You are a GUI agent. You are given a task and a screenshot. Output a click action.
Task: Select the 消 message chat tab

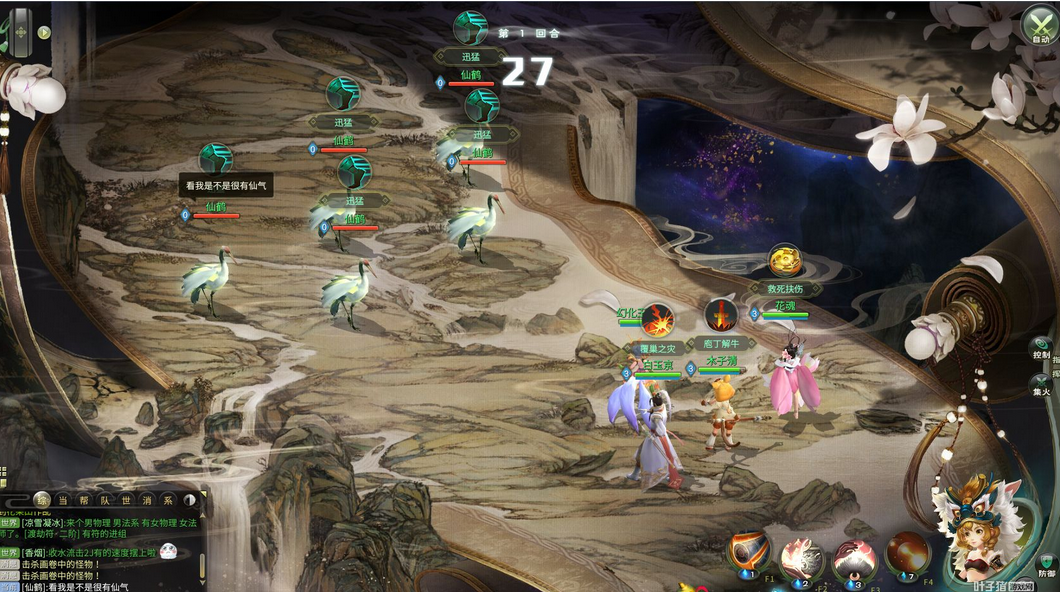click(147, 500)
